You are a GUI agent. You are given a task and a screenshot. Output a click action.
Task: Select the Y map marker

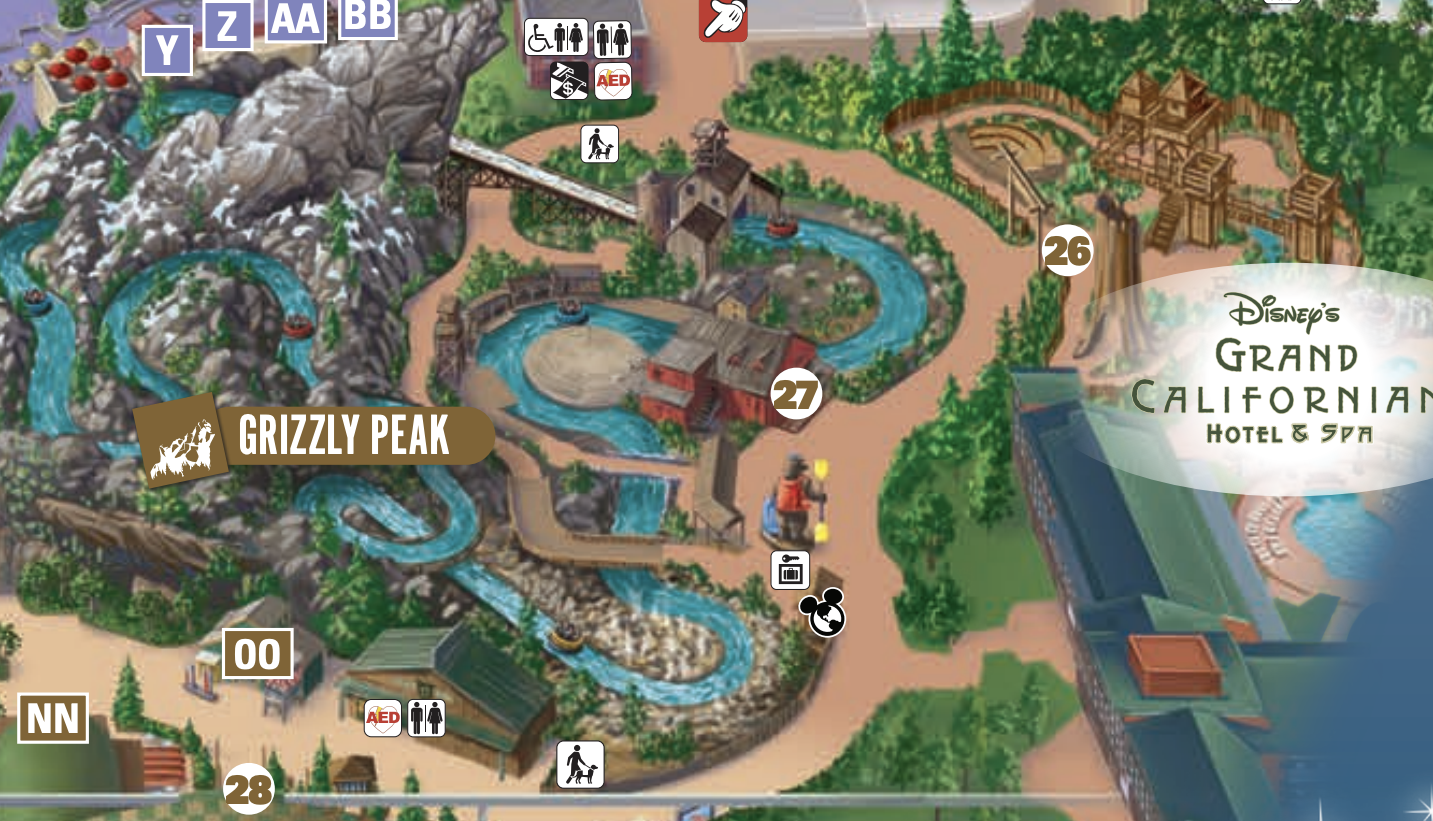click(166, 50)
